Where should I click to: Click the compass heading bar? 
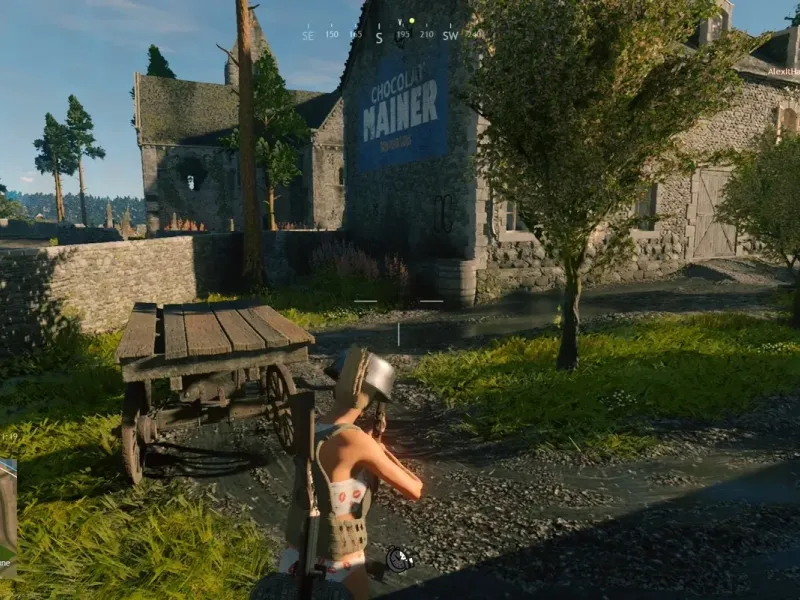[x=392, y=34]
